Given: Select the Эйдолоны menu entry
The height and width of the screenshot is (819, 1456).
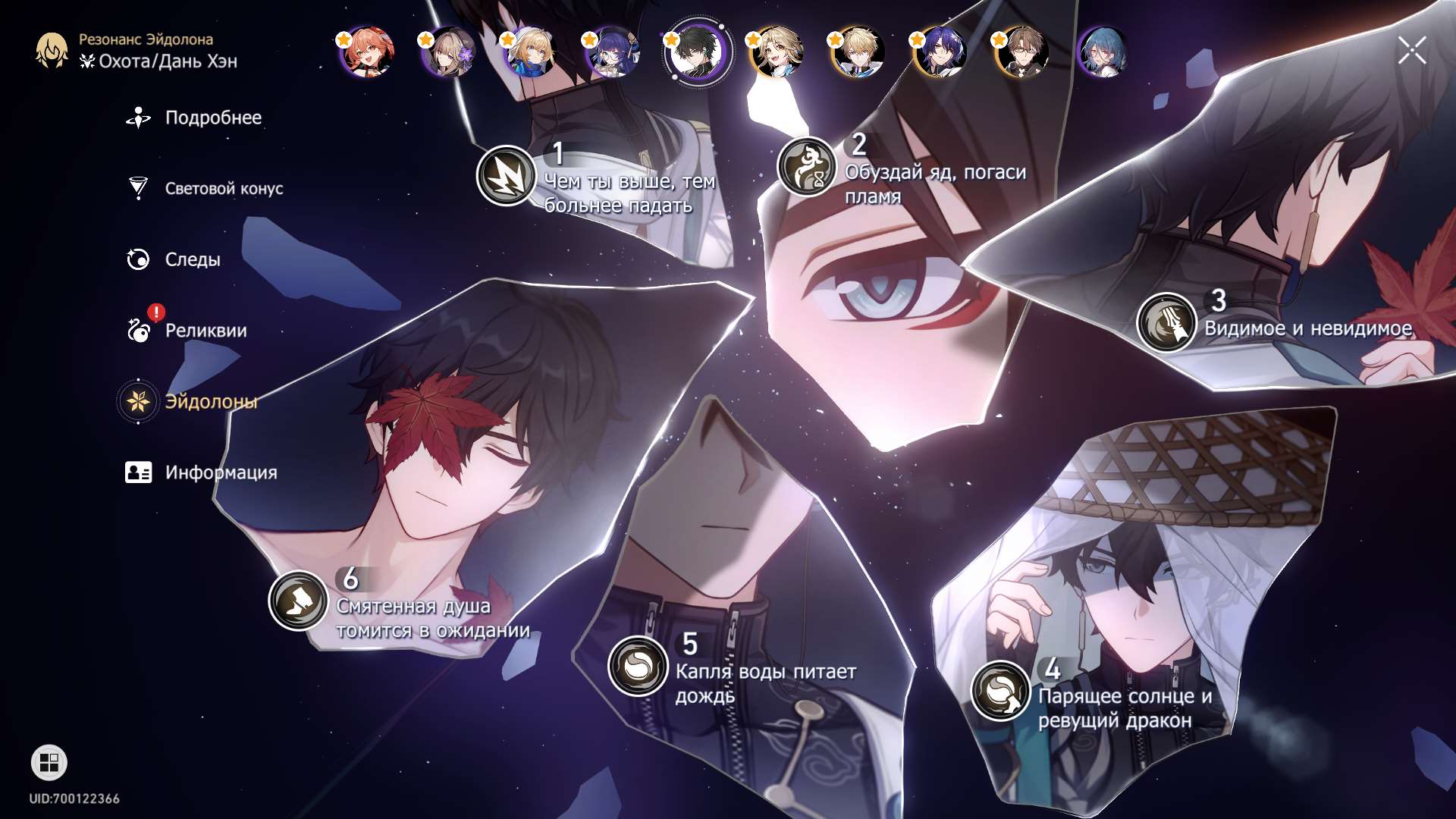Looking at the screenshot, I should 210,402.
